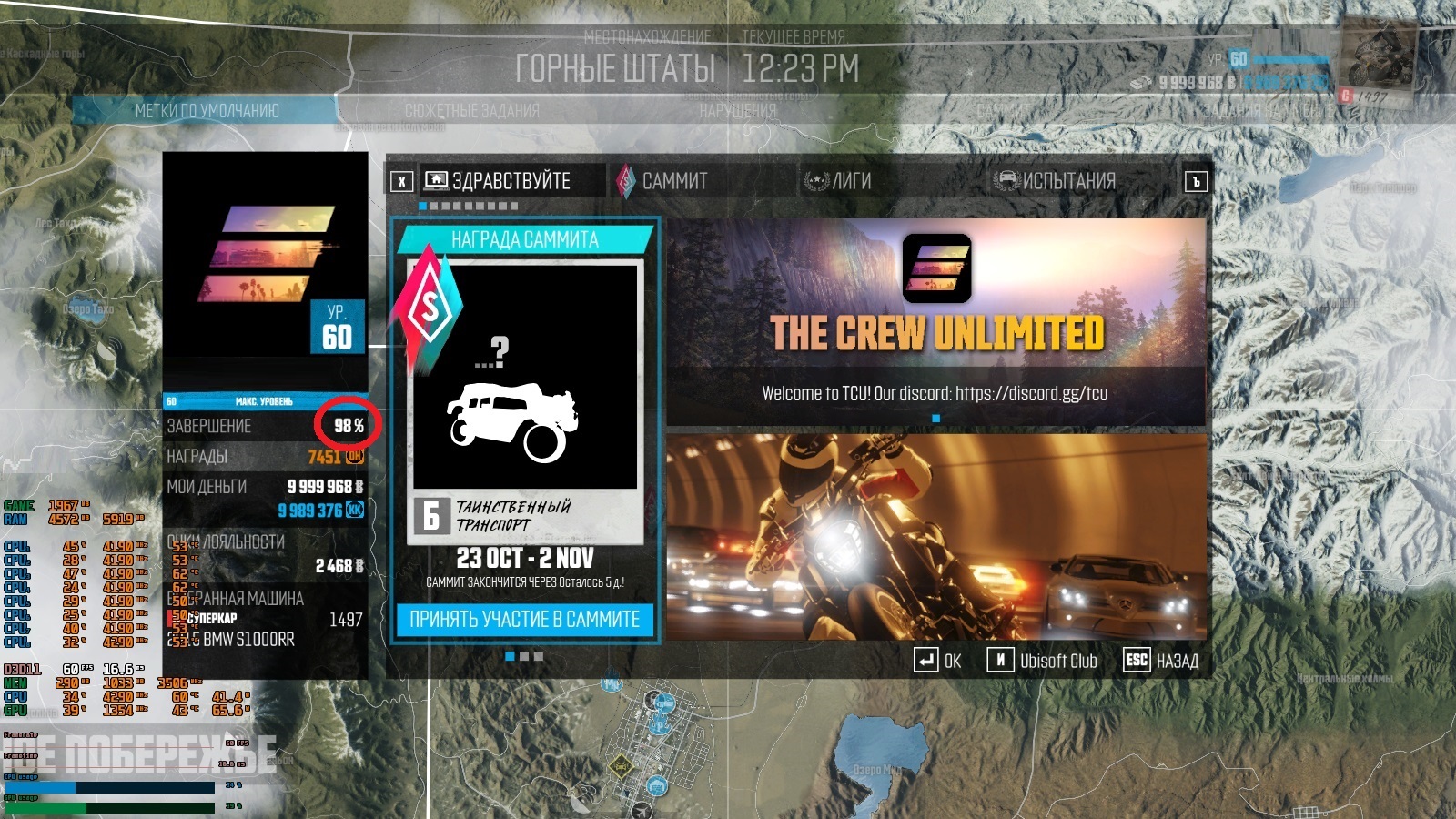
Task: Open Ubisoft Club
Action: tap(1043, 661)
